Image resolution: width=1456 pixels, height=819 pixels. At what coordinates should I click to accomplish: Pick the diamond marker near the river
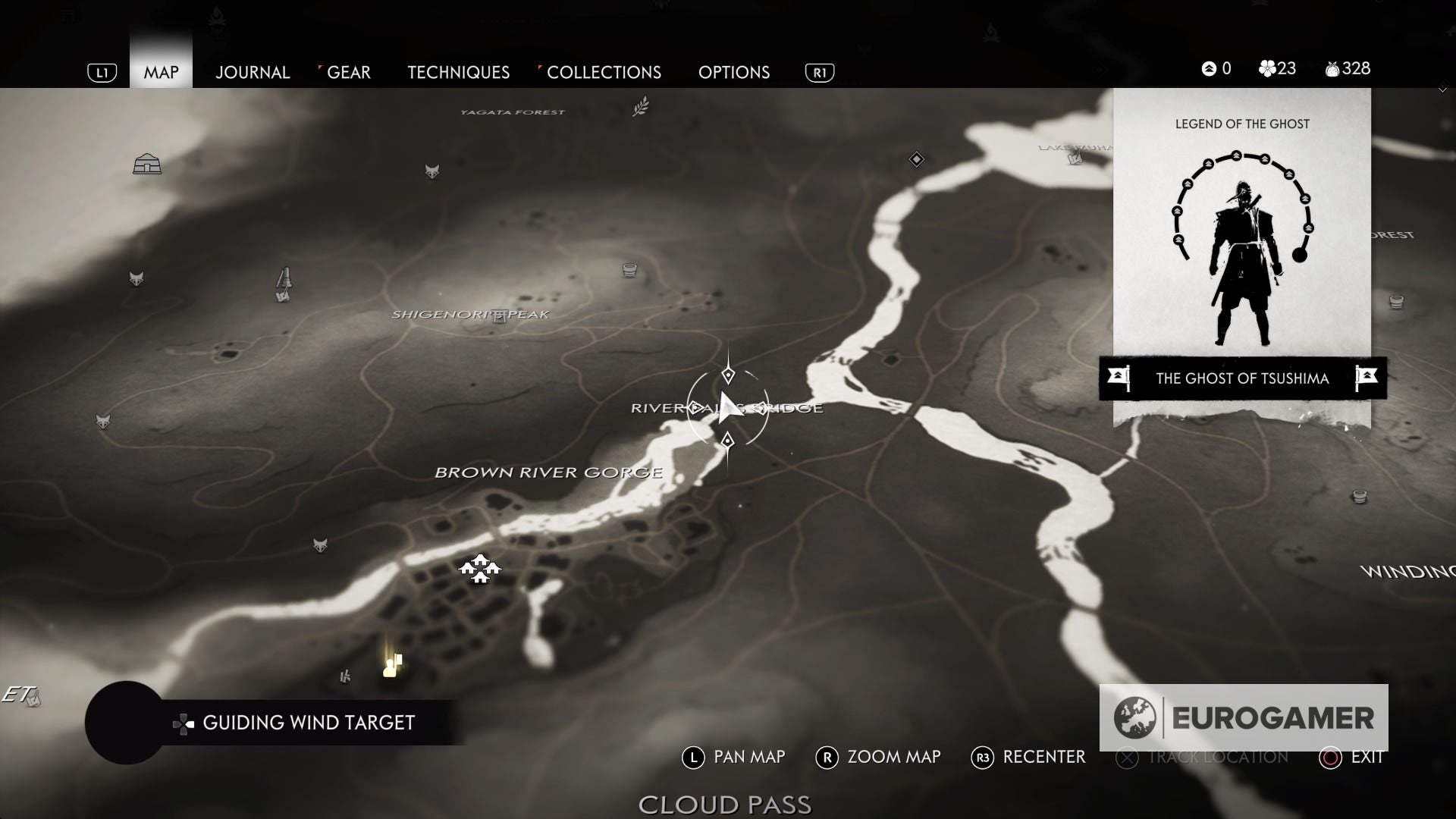(x=916, y=159)
